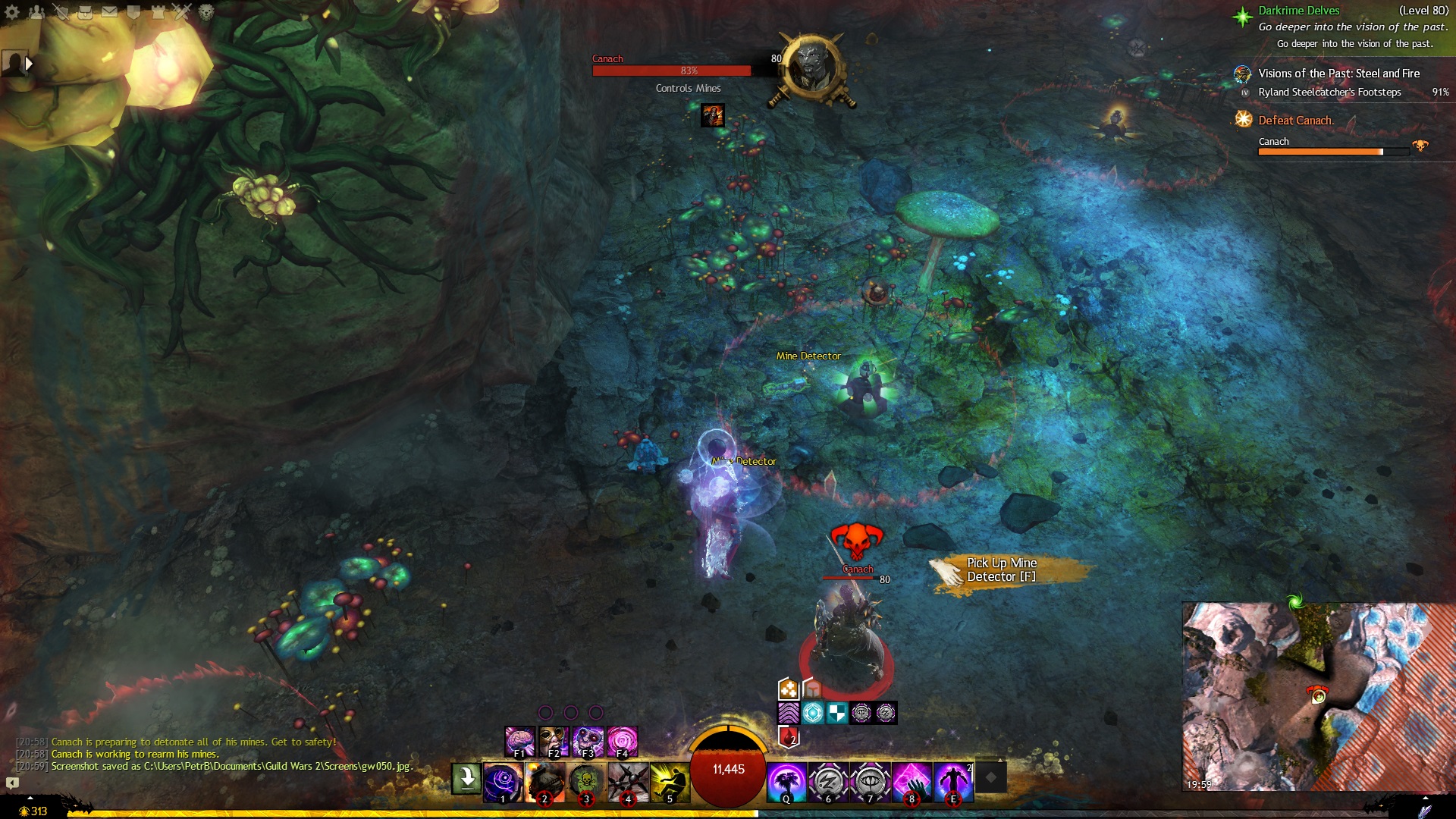The image size is (1456, 819).
Task: Open the crossed swords PvP icon
Action: point(182,12)
